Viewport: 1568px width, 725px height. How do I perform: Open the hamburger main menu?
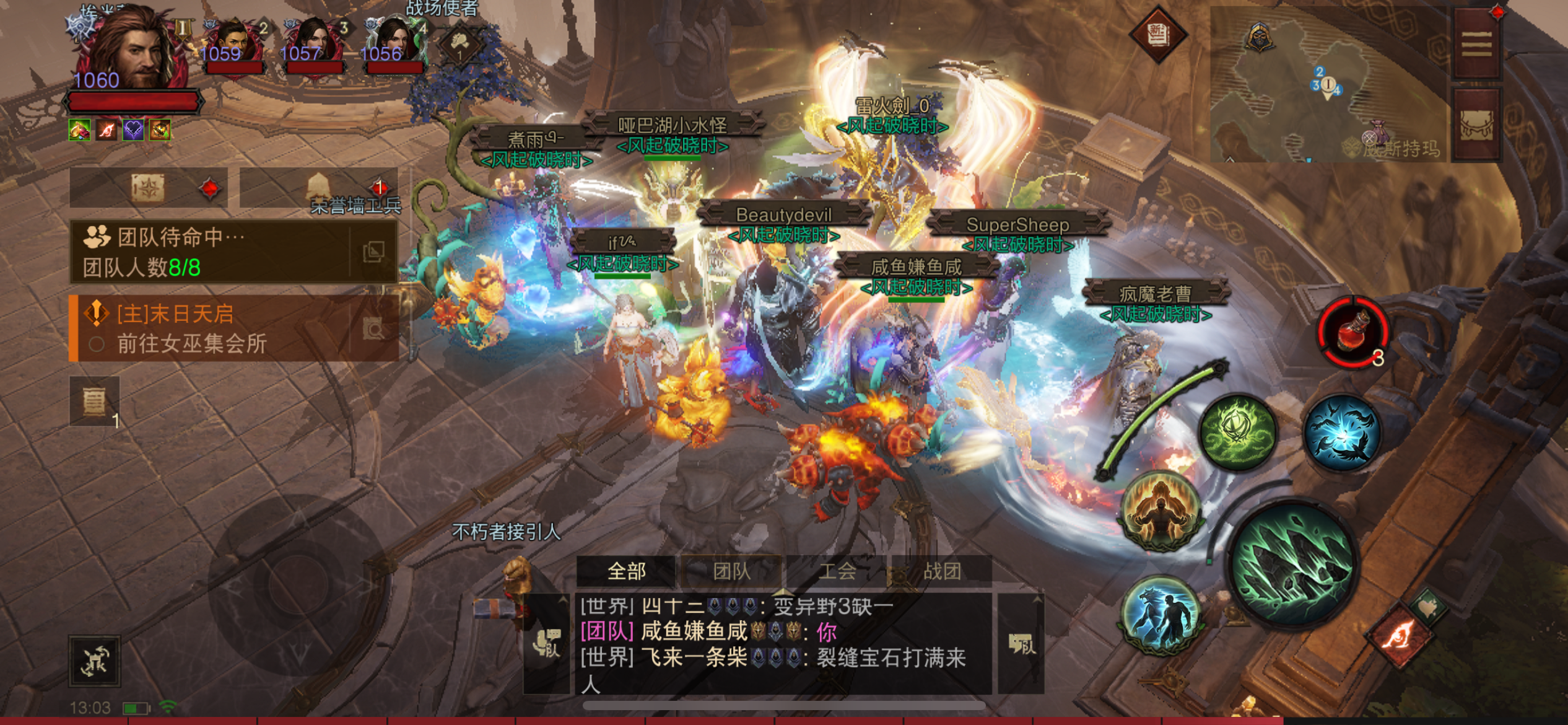click(x=1477, y=43)
